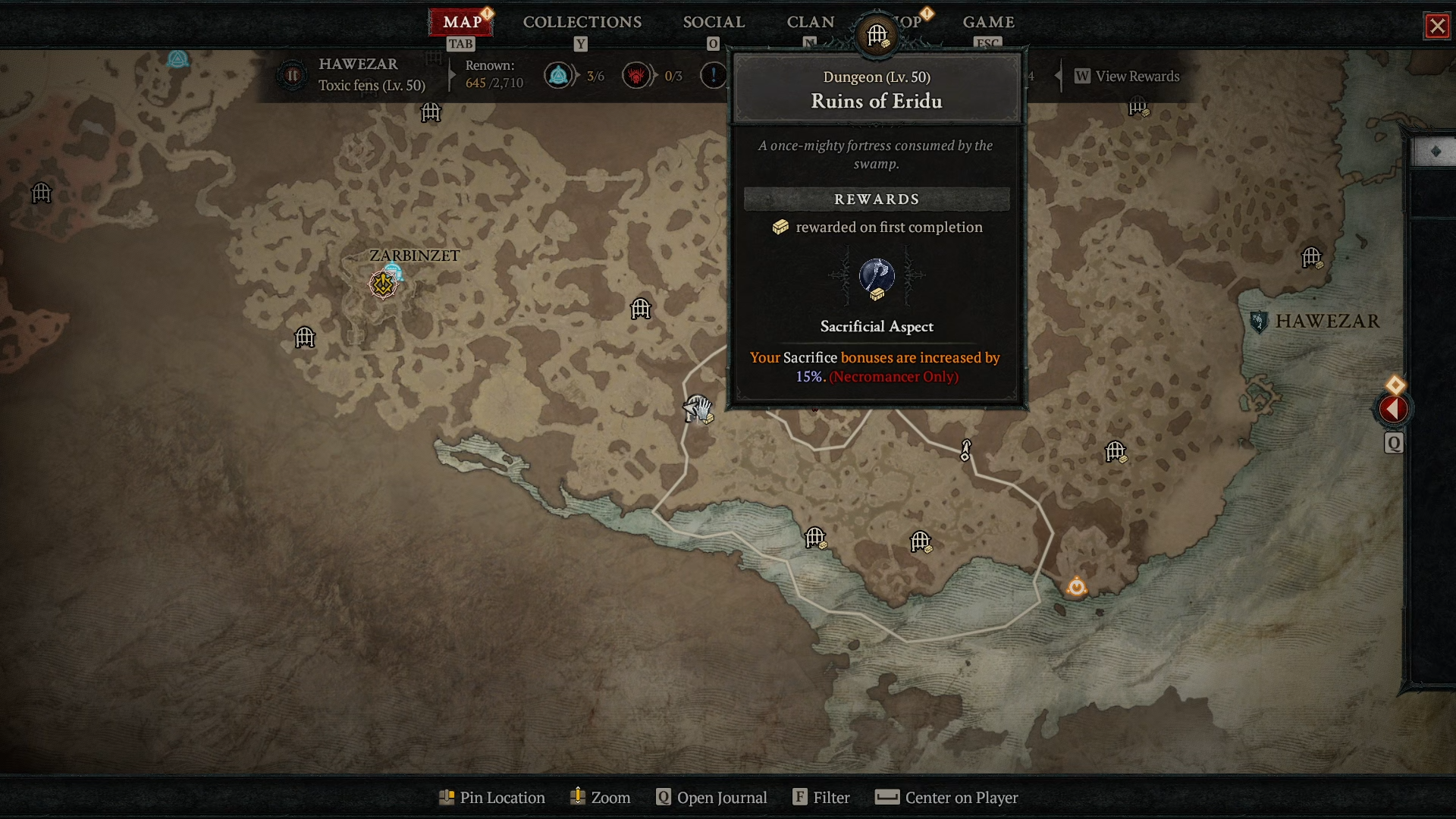Screen dimensions: 1456x819
Task: Click the strongholds progress icon showing 0/3
Action: point(636,76)
